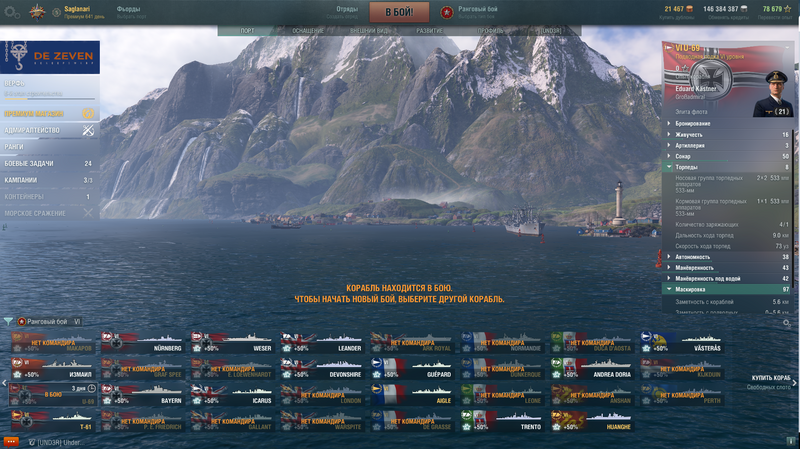The width and height of the screenshot is (800, 449).
Task: Click the red В БОЙ! battle button
Action: (399, 12)
